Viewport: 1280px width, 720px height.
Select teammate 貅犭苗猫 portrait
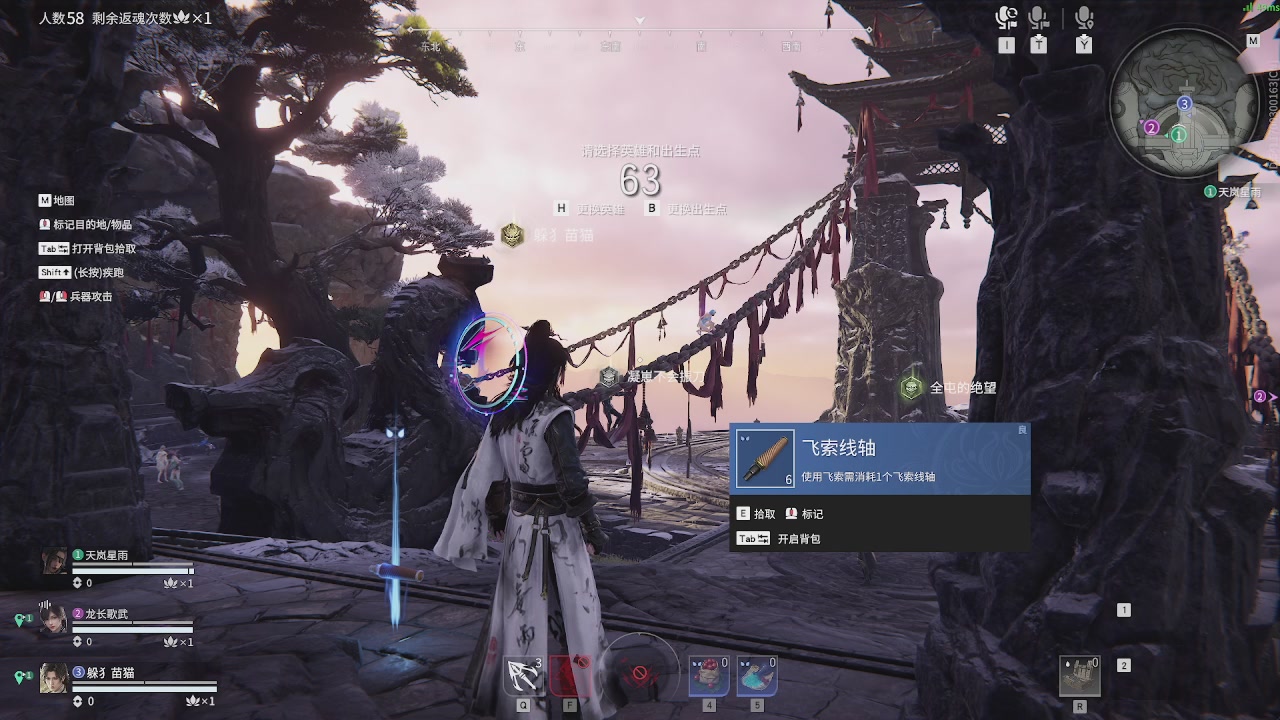pos(54,678)
